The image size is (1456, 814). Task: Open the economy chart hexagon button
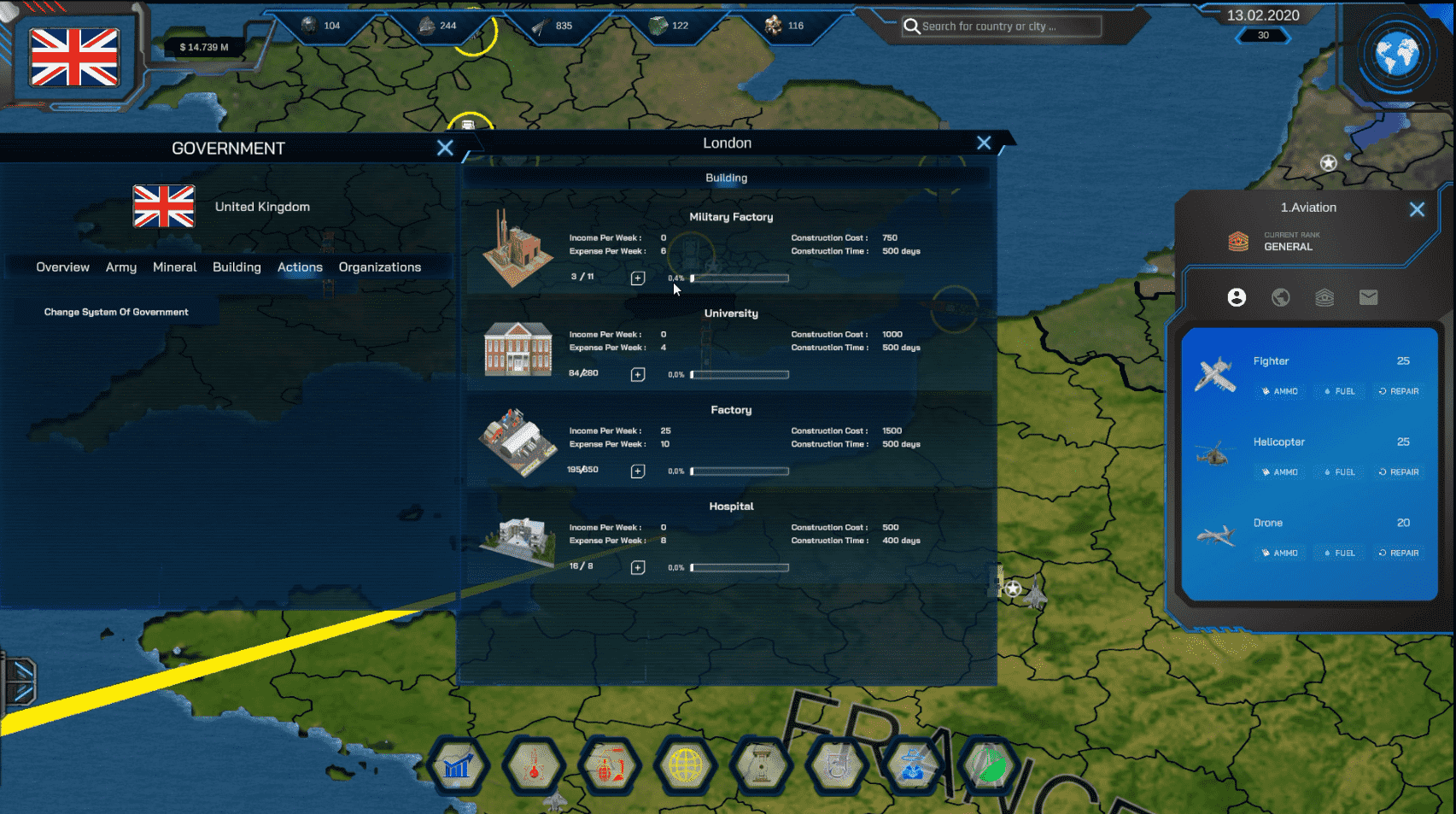tap(459, 767)
